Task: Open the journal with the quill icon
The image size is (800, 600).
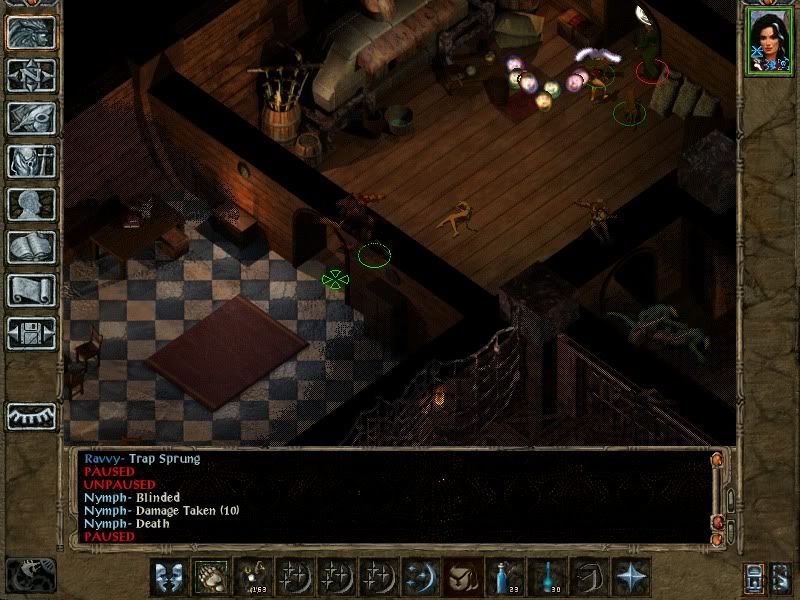Action: [31, 118]
